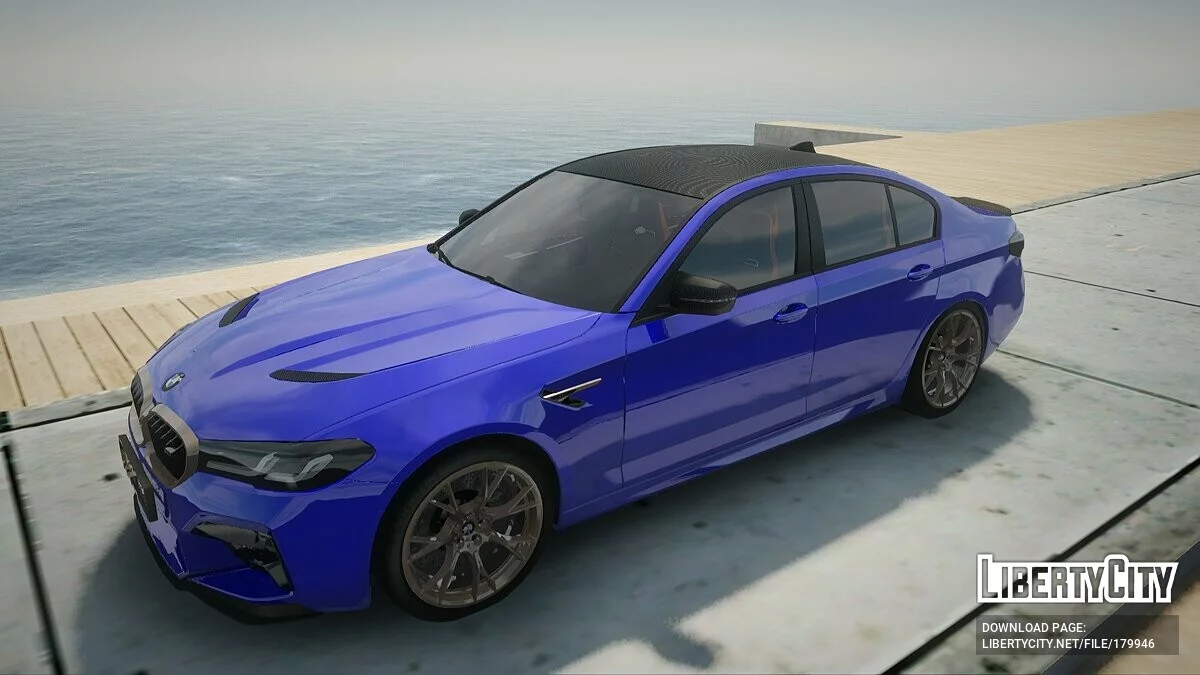Click the LibertyCity logo watermark
Screen dimensions: 1200x675
(x=1076, y=579)
